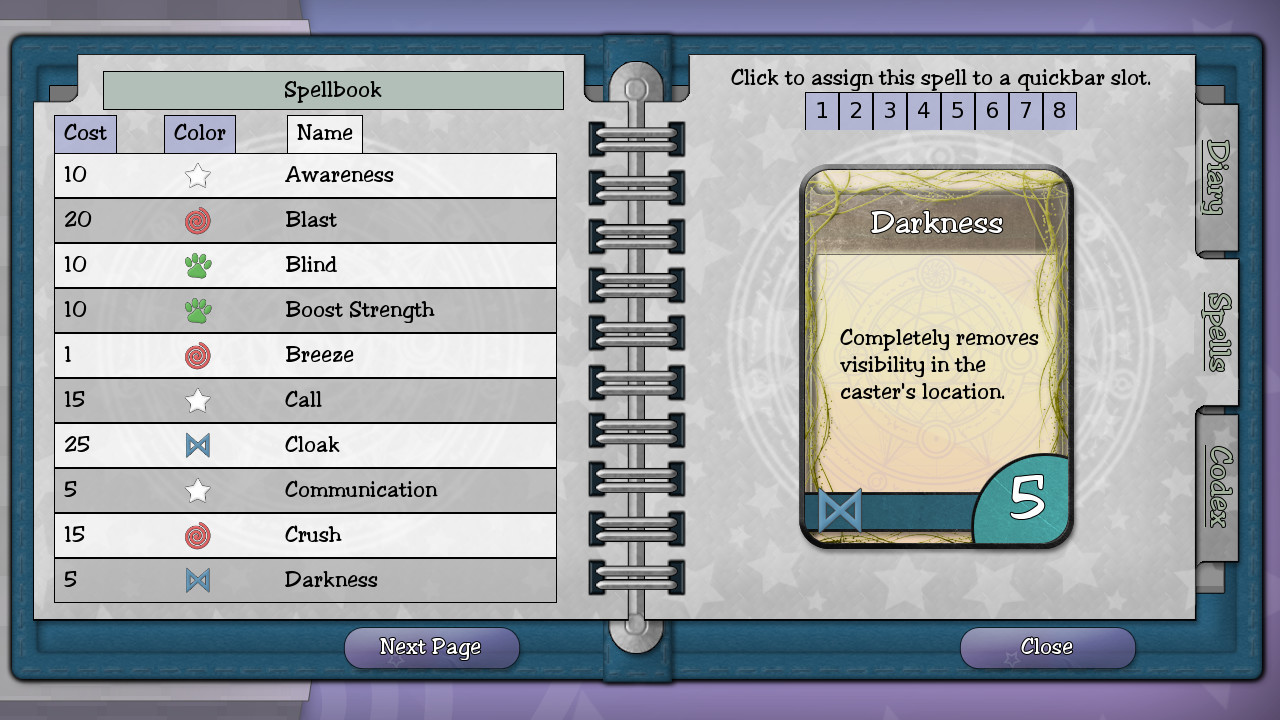Image resolution: width=1280 pixels, height=720 pixels.
Task: Click the rune icon on the Darkness card
Action: pyautogui.click(x=843, y=510)
